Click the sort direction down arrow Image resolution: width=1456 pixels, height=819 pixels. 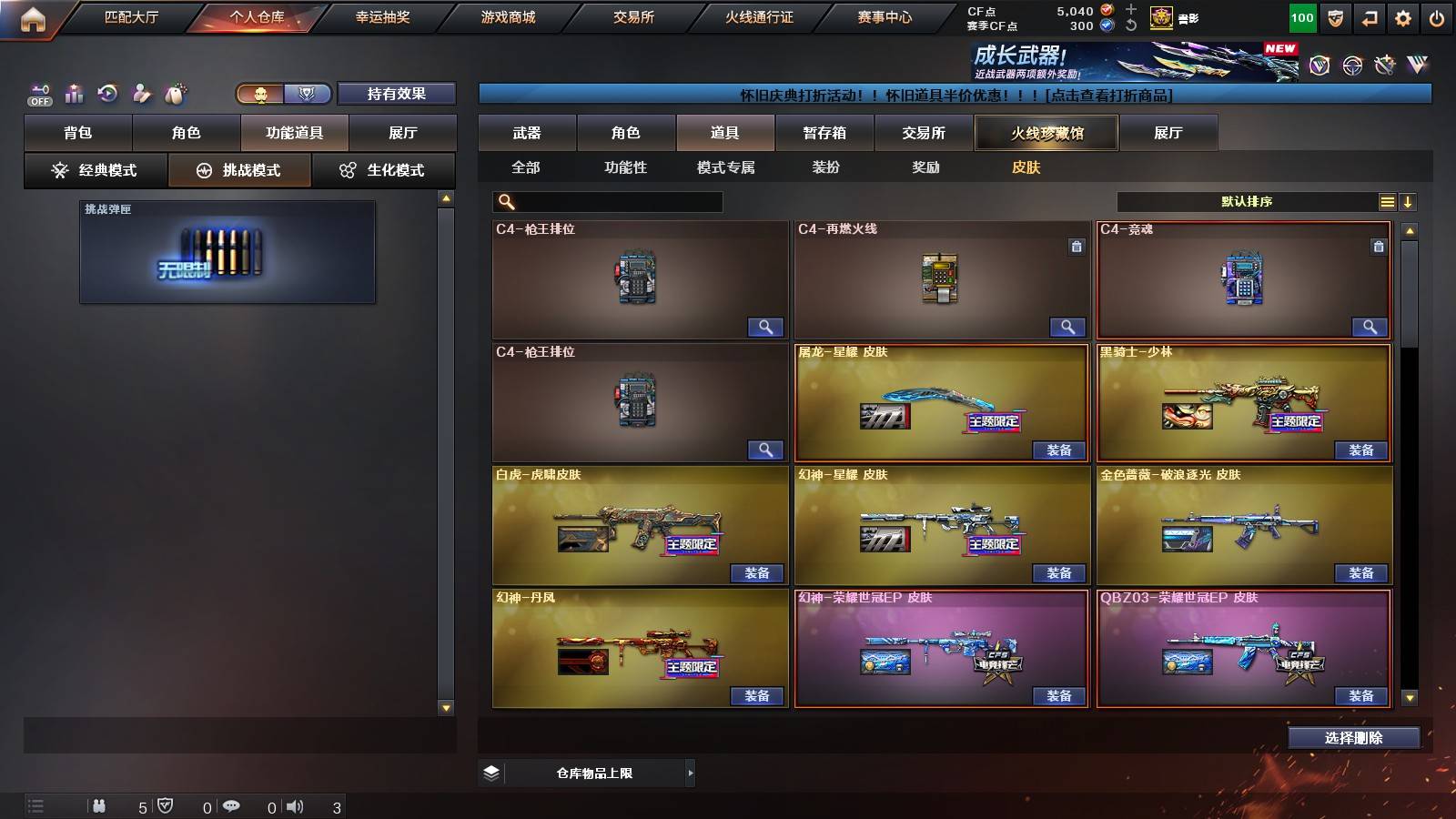tap(1410, 201)
